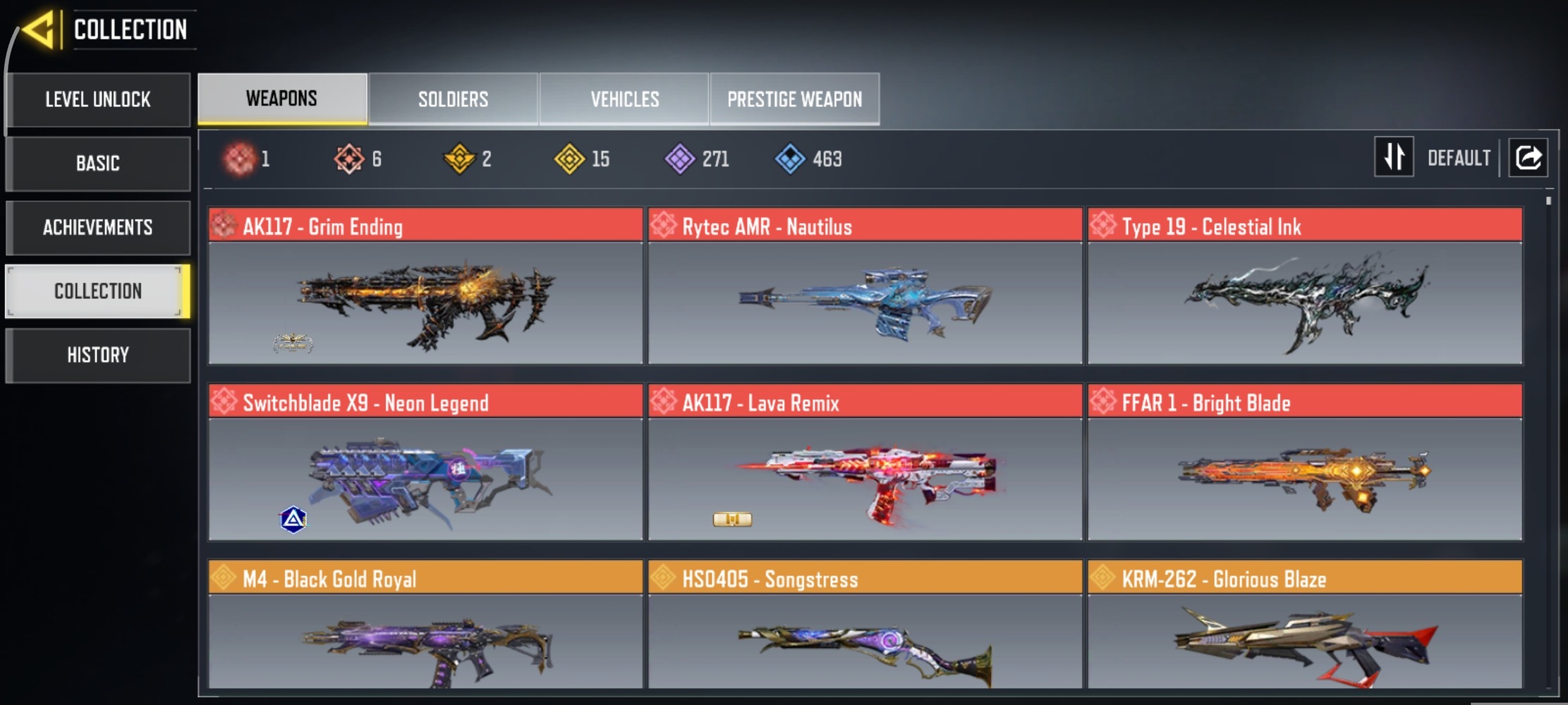Select History from the left sidebar

point(98,355)
